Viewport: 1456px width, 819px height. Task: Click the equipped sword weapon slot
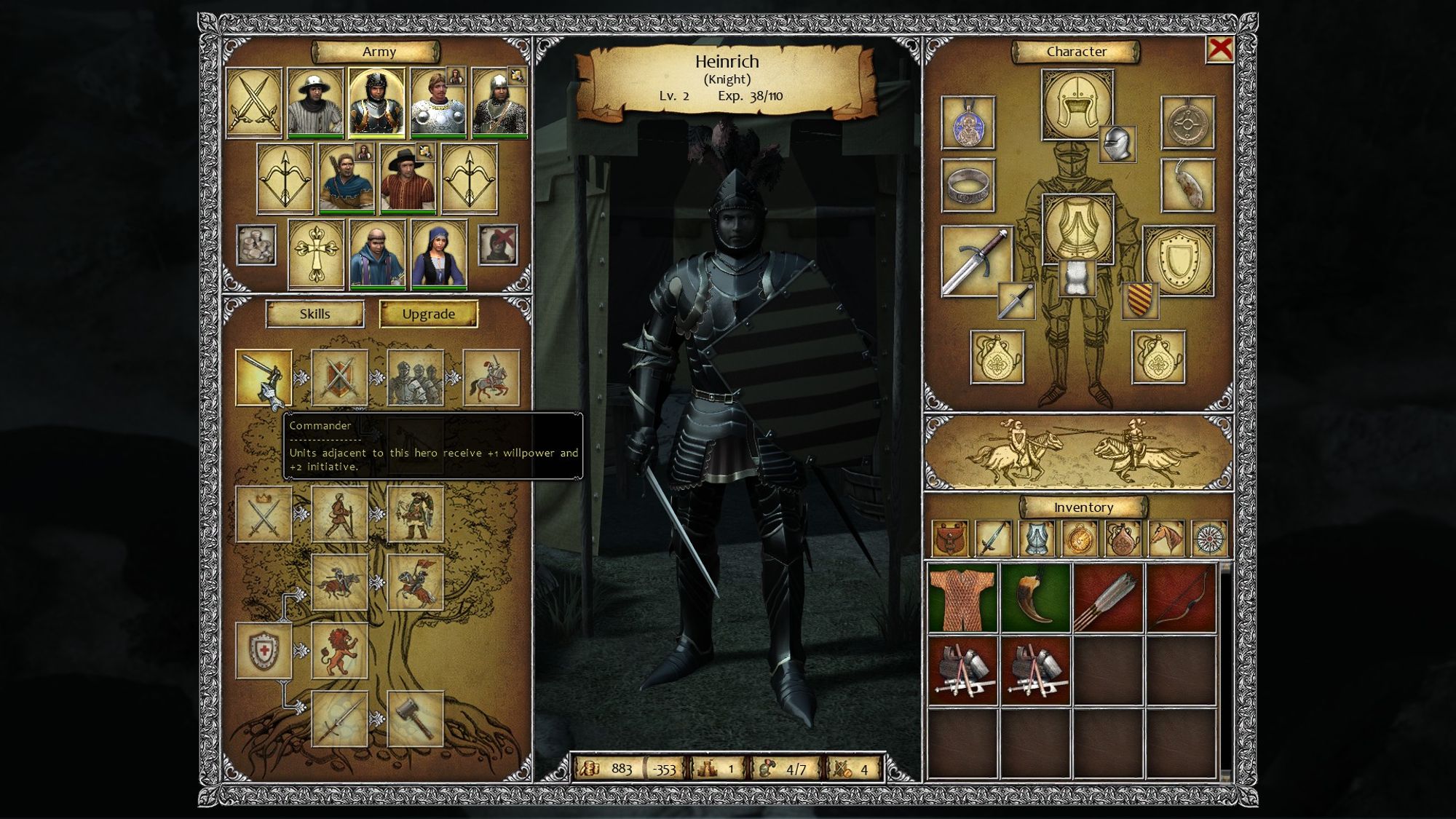click(976, 261)
